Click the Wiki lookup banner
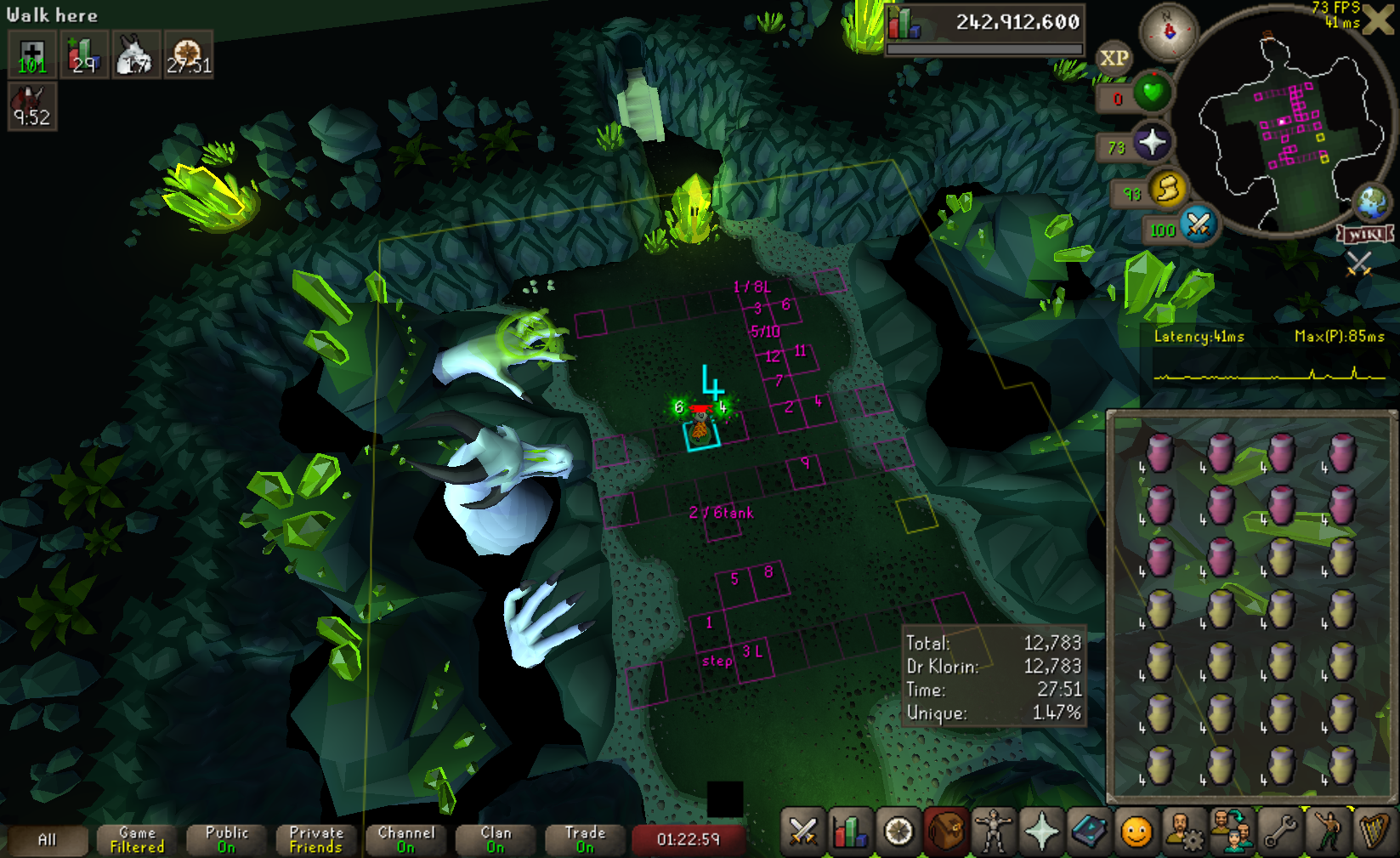The image size is (1400, 858). coord(1365,234)
